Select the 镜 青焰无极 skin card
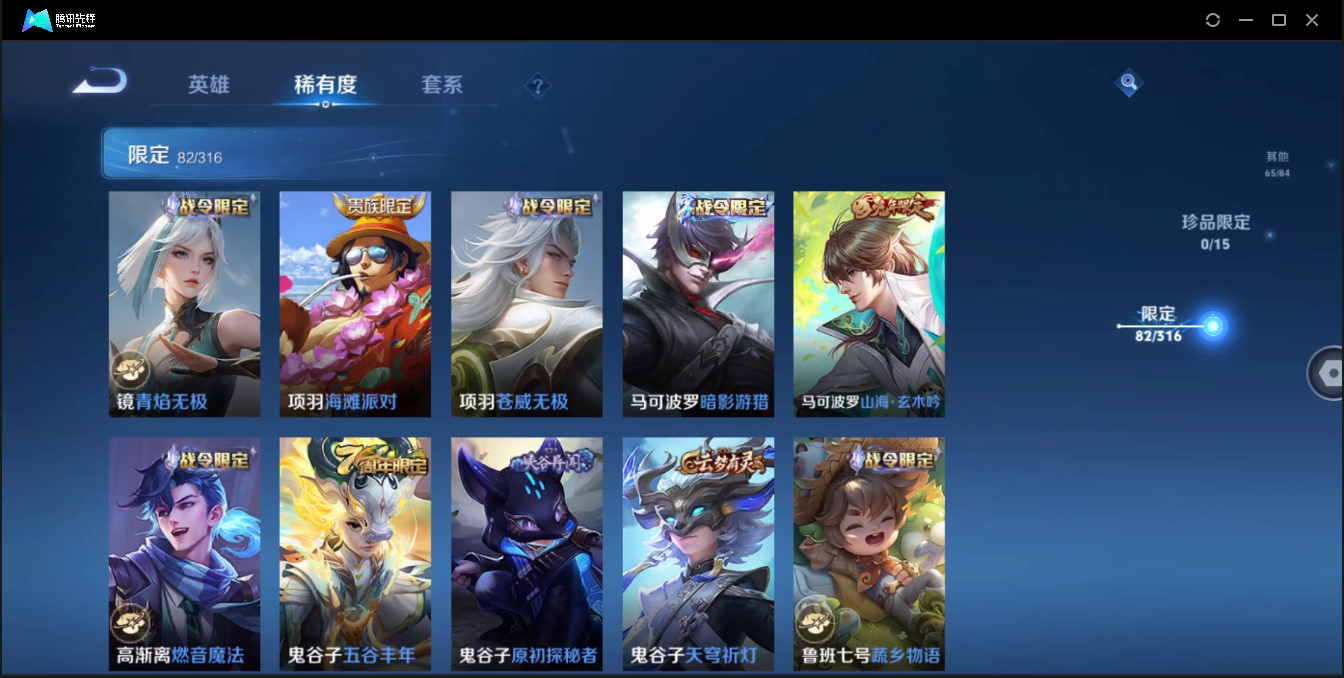Image resolution: width=1344 pixels, height=678 pixels. [184, 304]
